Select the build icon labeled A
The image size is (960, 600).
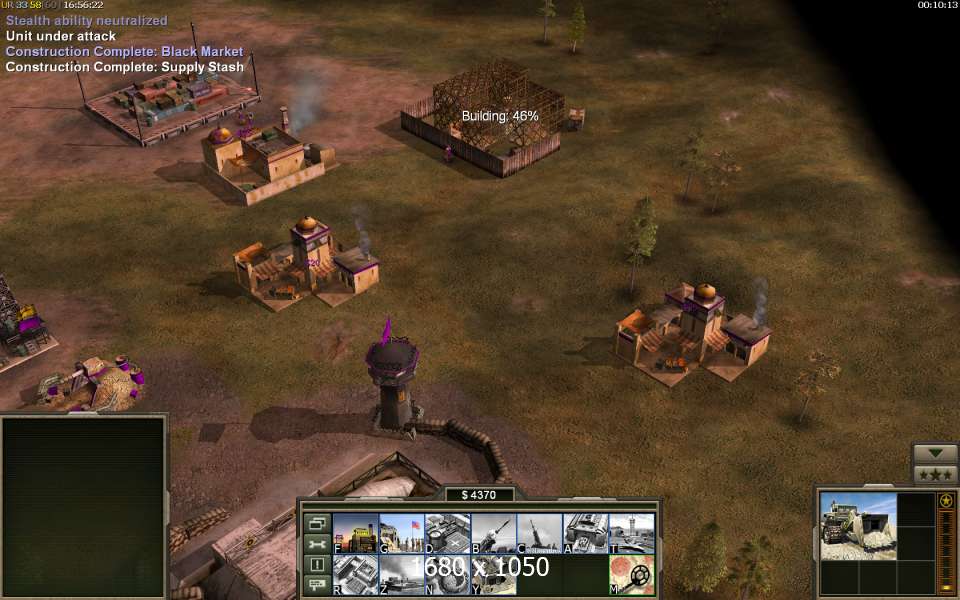pos(585,533)
